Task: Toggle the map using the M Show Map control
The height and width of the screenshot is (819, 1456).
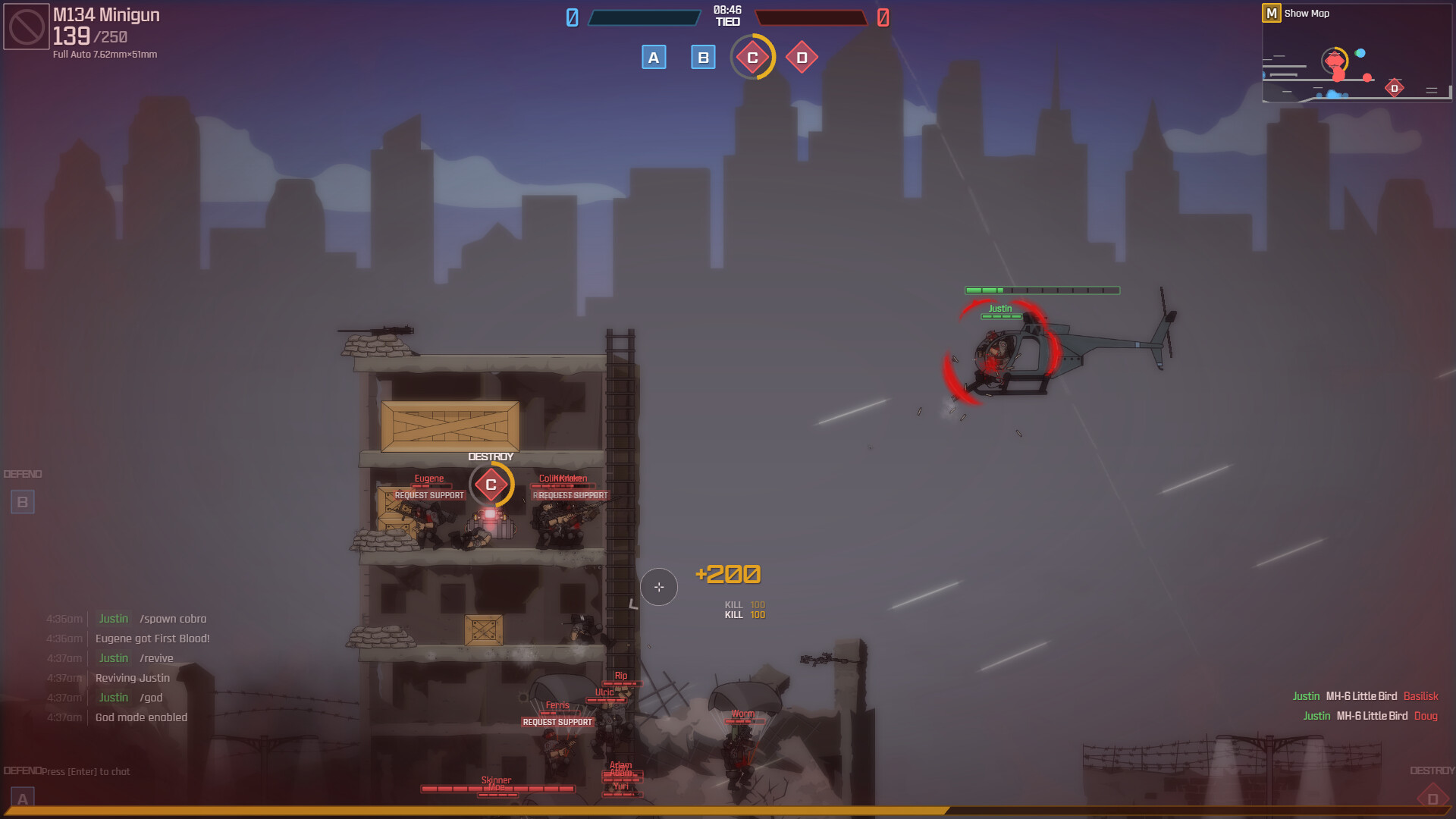Action: (1272, 13)
